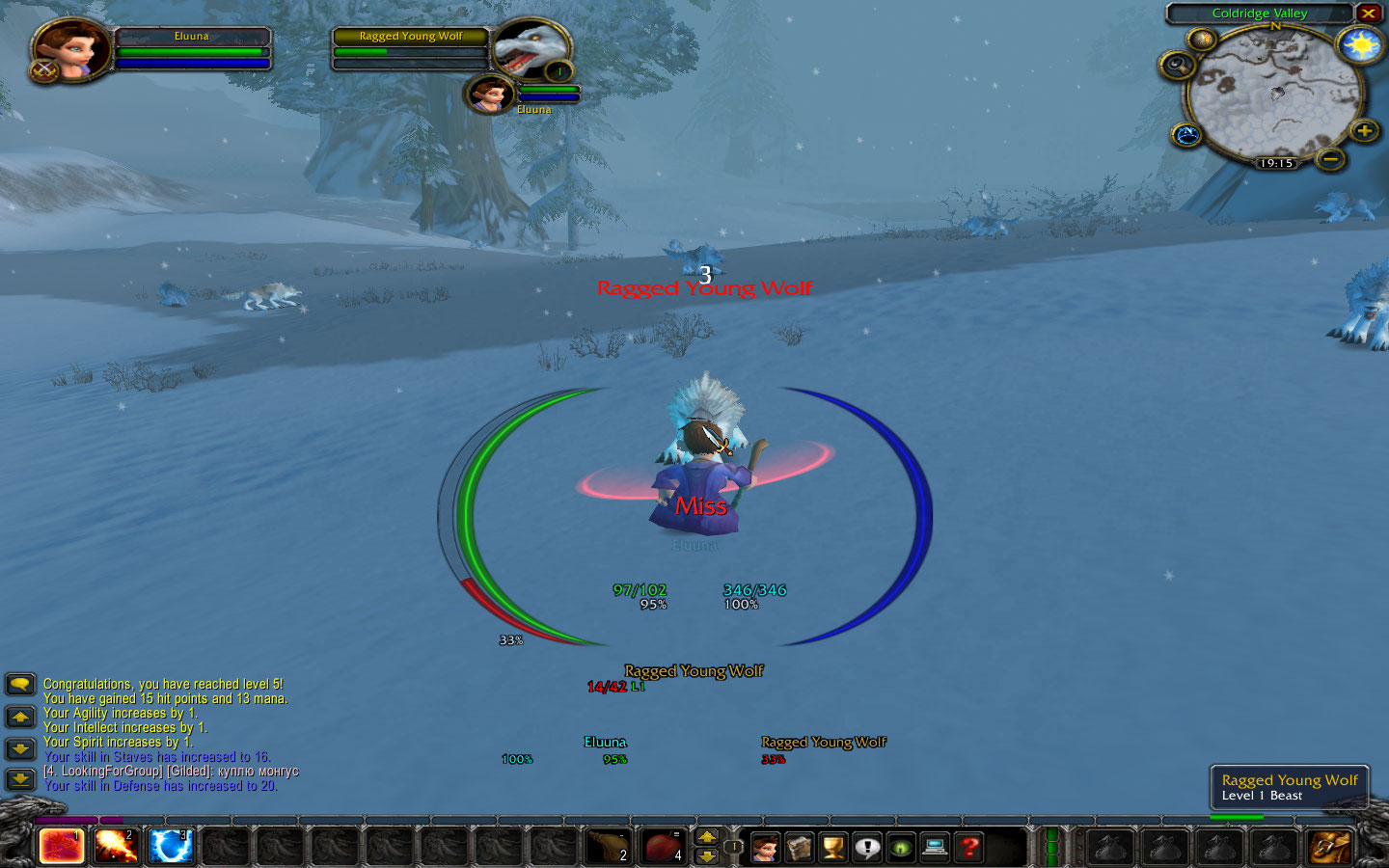The height and width of the screenshot is (868, 1389).
Task: Open the minimap tracking magnifier button
Action: pyautogui.click(x=1178, y=66)
